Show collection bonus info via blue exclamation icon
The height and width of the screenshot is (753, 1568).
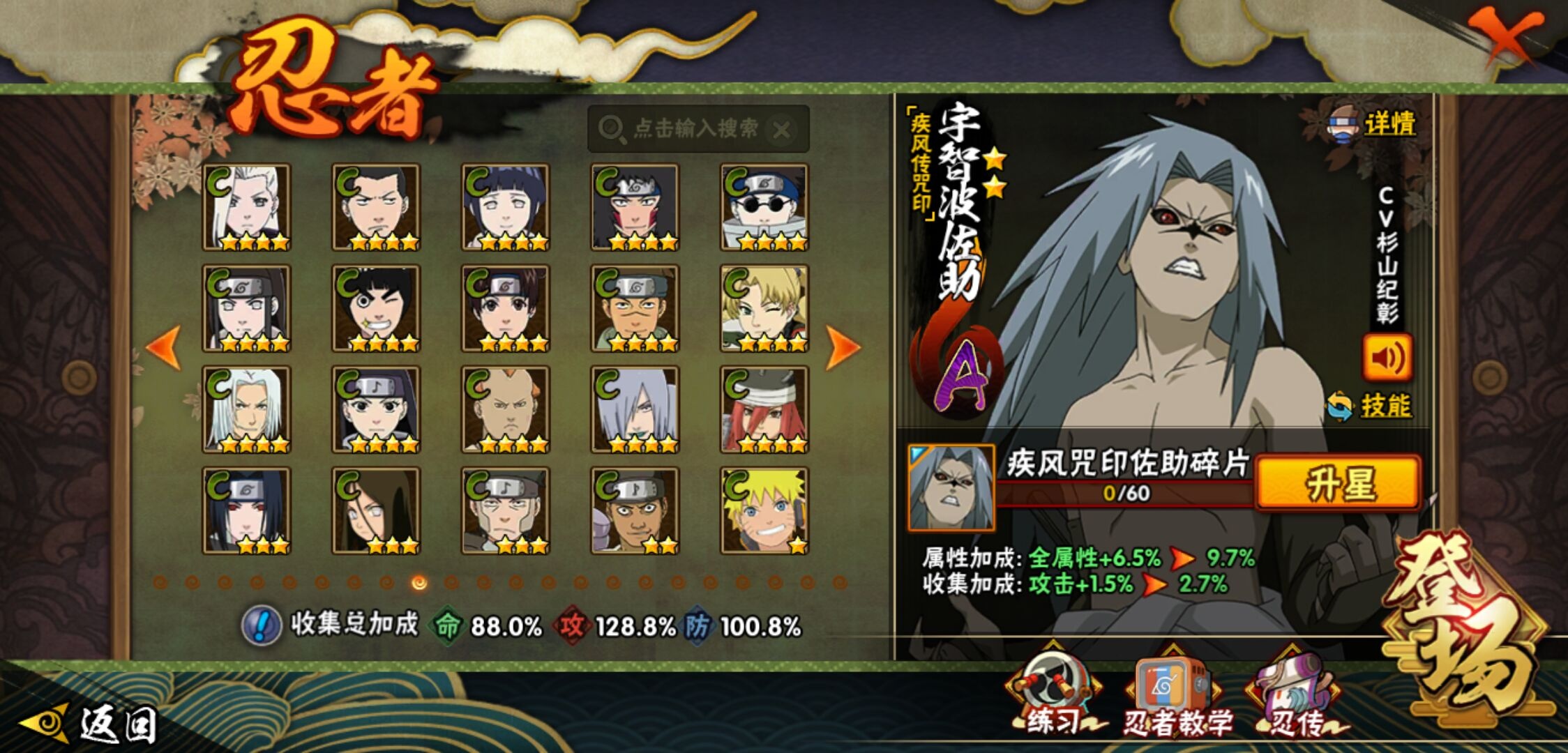tap(261, 625)
